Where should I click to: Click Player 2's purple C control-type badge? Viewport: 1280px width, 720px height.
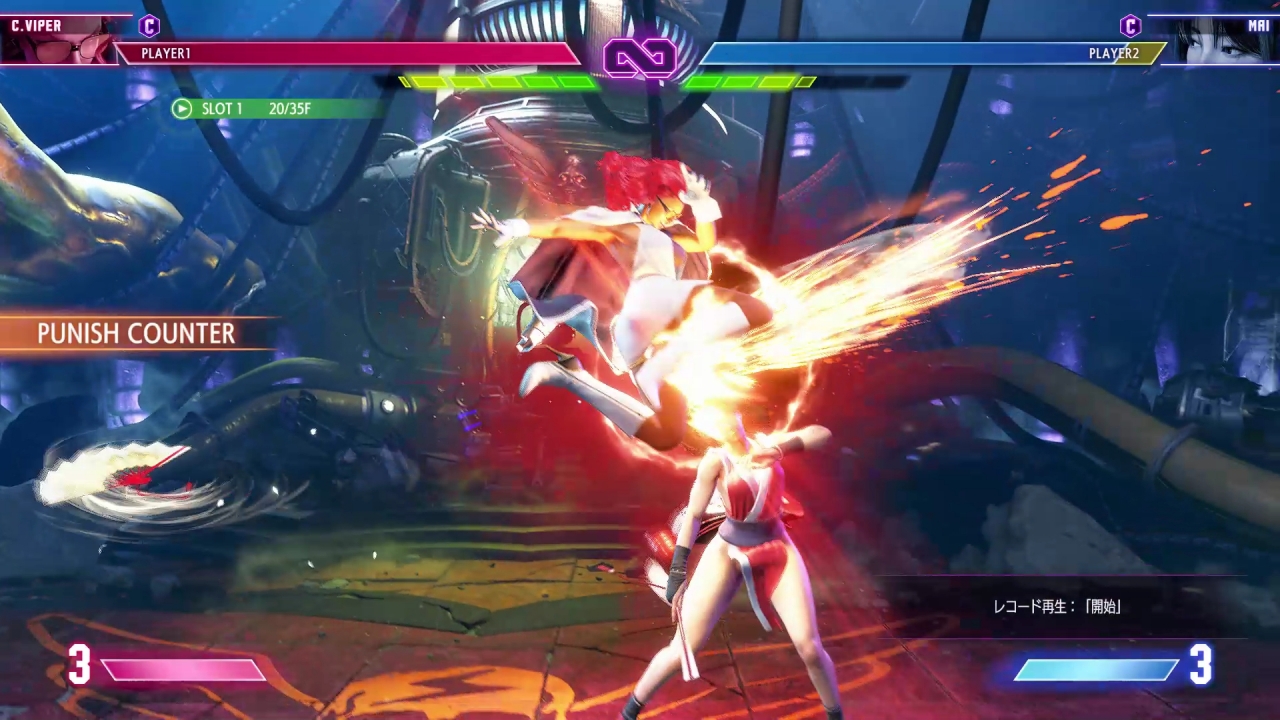(1130, 26)
